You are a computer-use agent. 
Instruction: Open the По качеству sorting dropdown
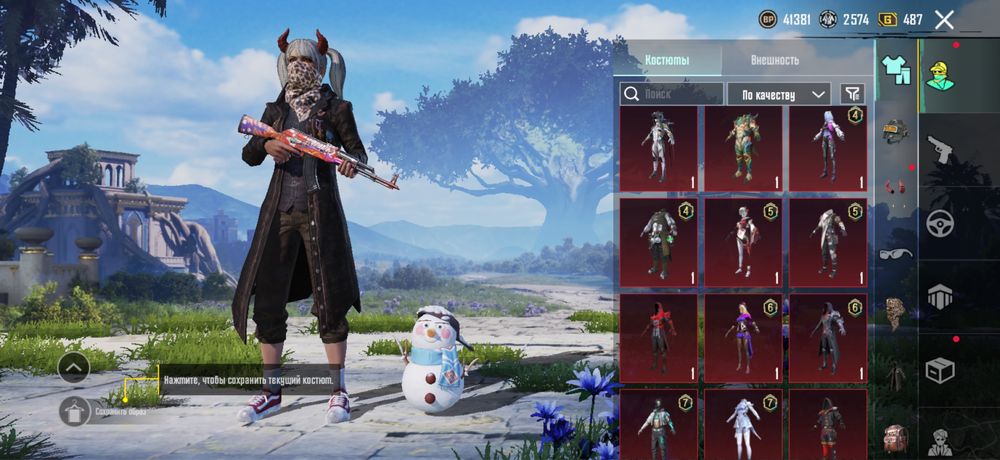click(x=778, y=94)
